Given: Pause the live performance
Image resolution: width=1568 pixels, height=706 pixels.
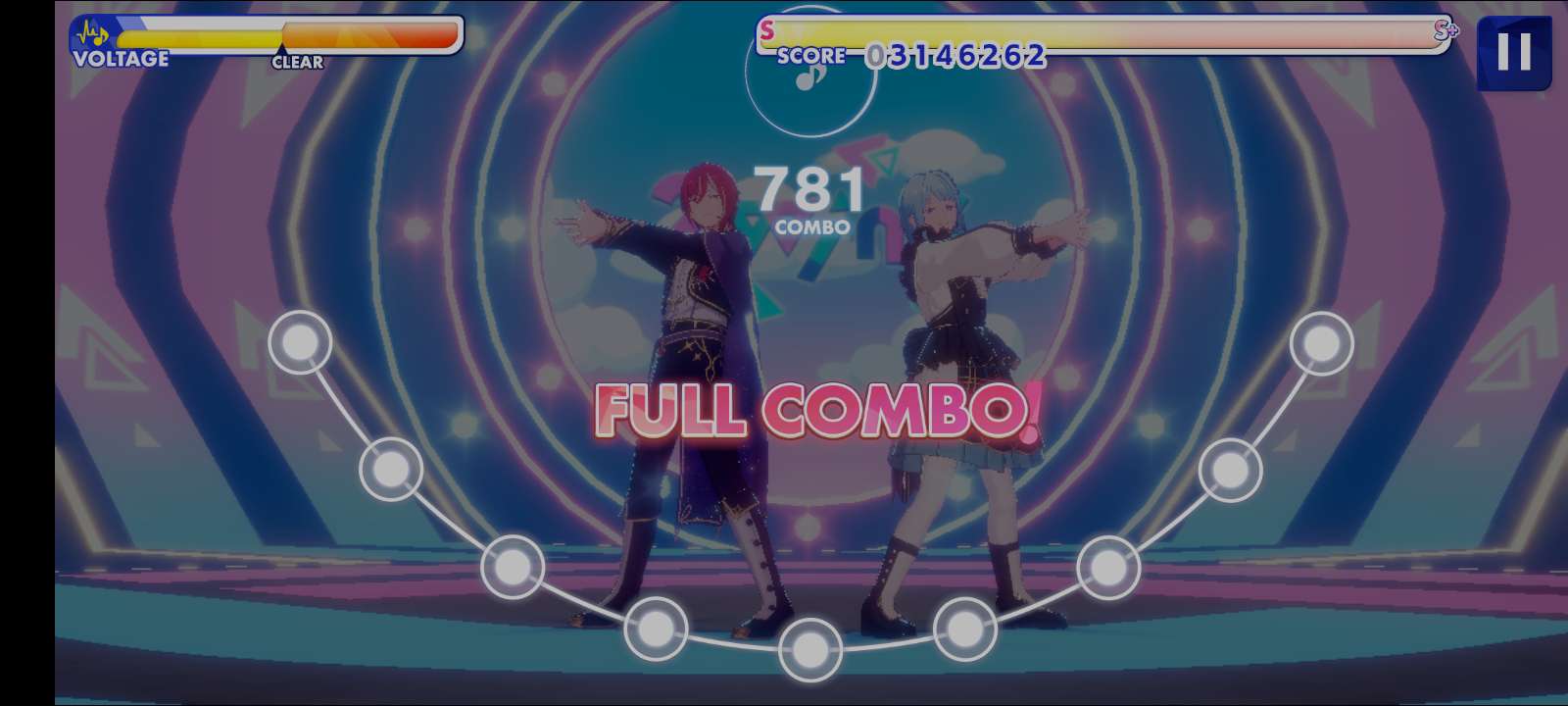Looking at the screenshot, I should [1513, 52].
